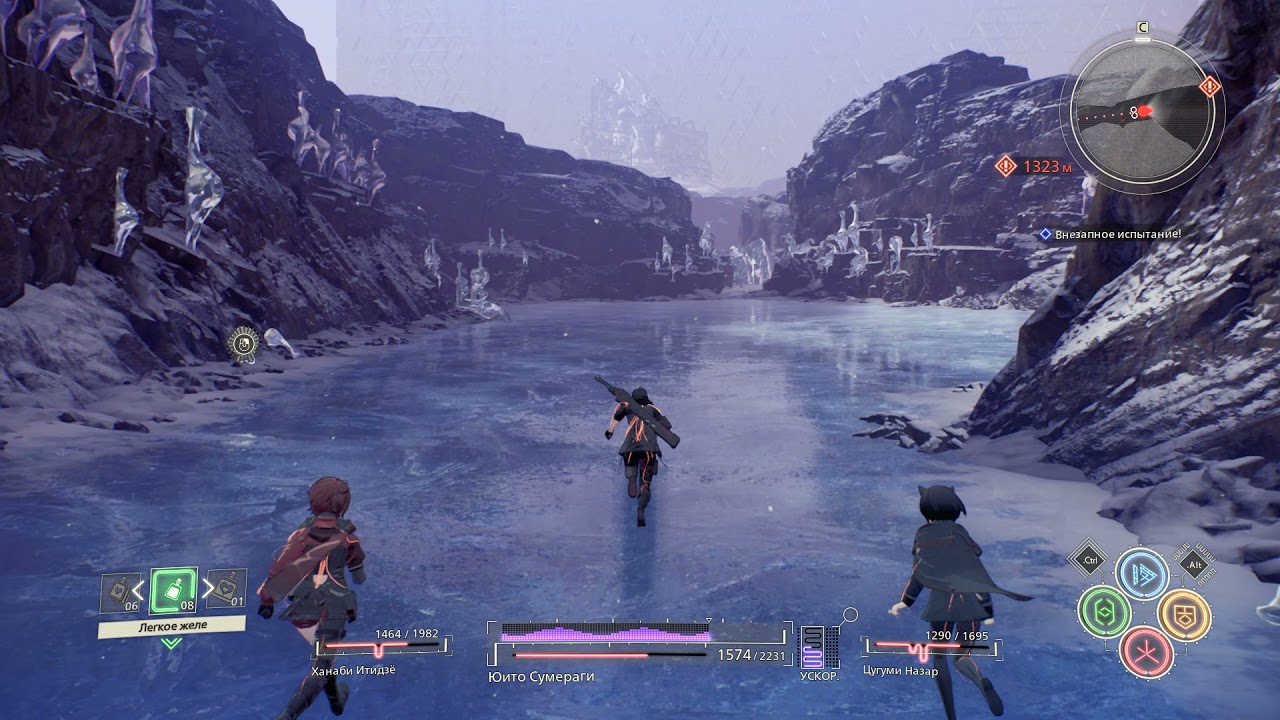Open the circular minimap
Image resolution: width=1280 pixels, height=720 pixels.
point(1140,110)
